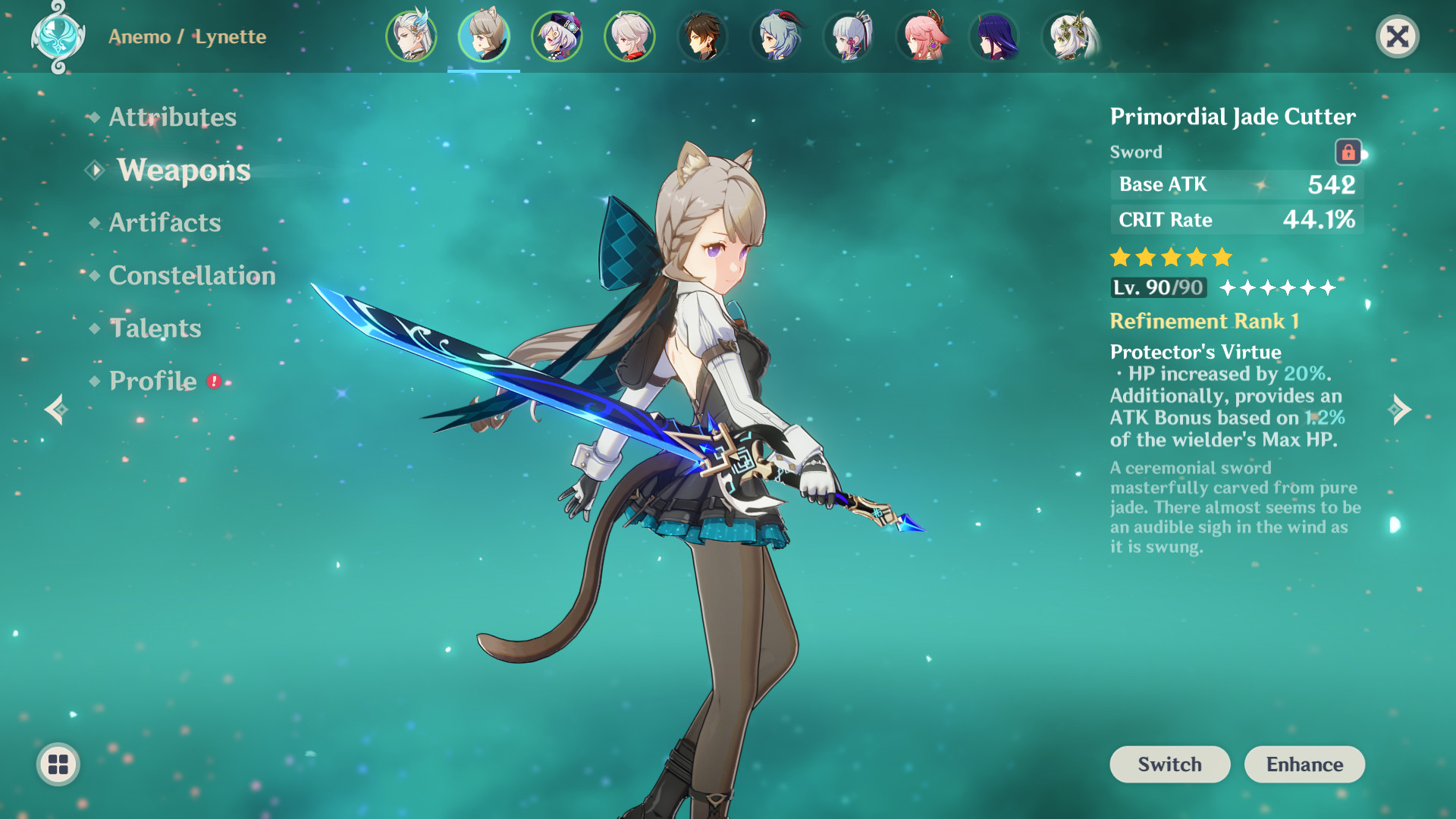Switch to the Artifacts tab
This screenshot has height=819, width=1456.
coord(164,222)
